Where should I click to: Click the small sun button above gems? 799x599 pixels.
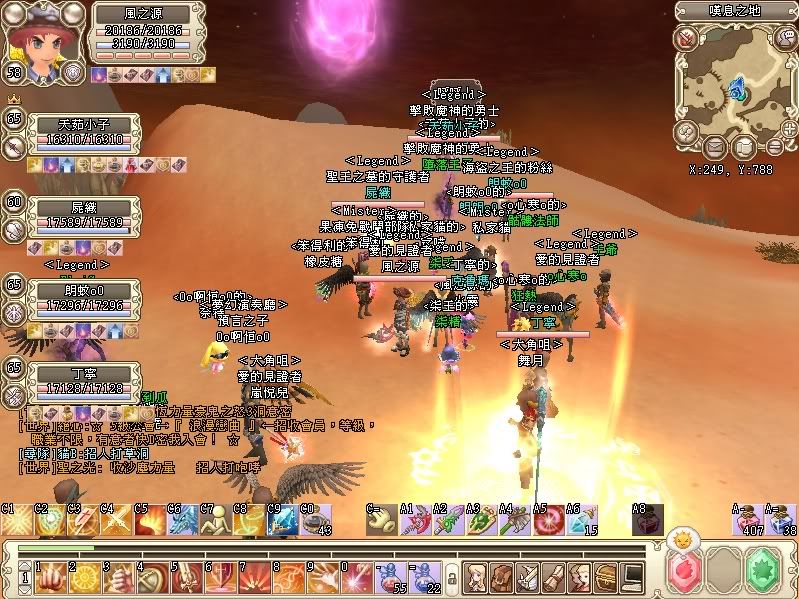[681, 539]
